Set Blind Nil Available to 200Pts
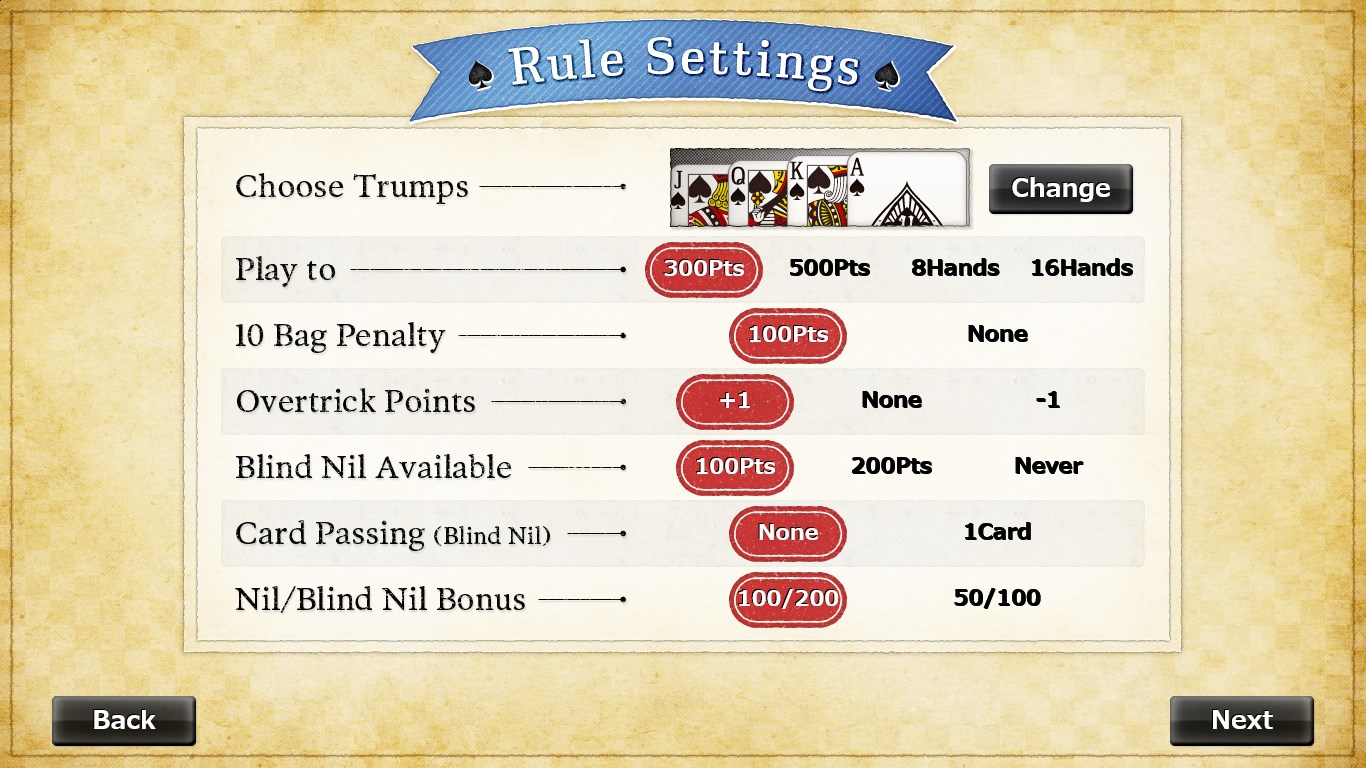 (x=891, y=466)
